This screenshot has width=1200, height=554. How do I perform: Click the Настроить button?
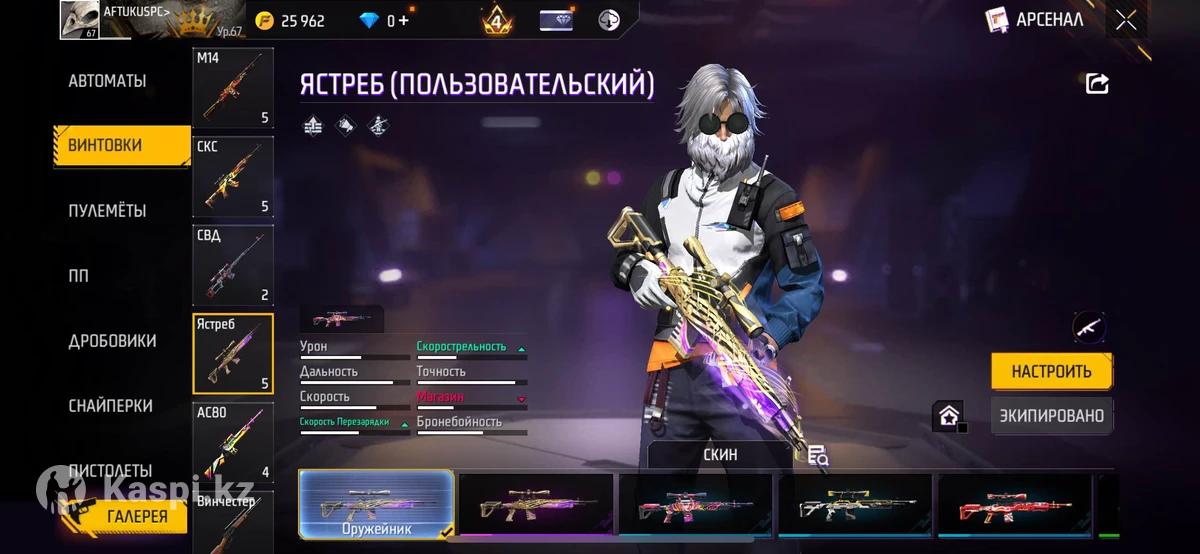pos(1051,371)
